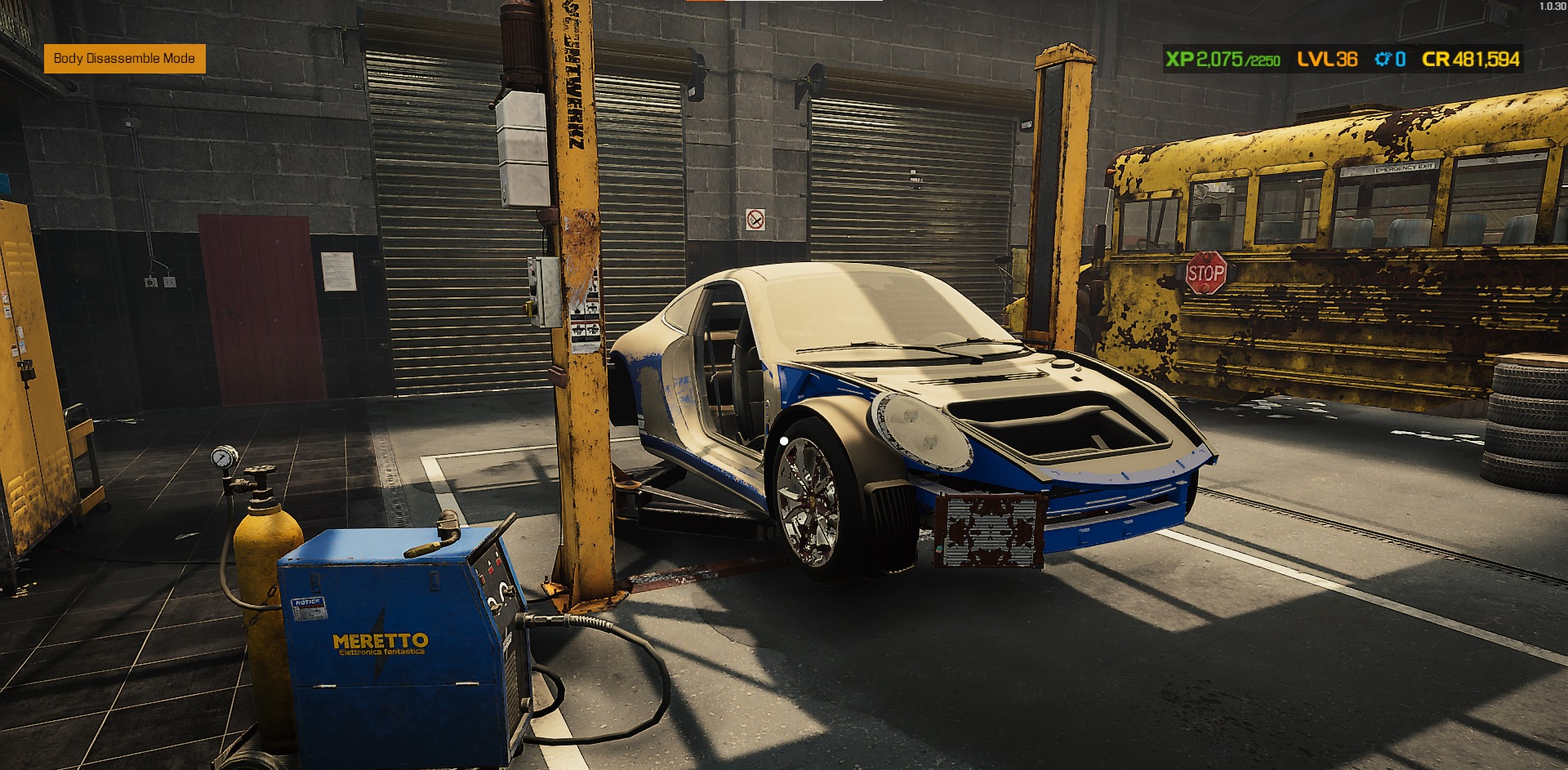Click the white interaction dot on the front wheel
Image resolution: width=1568 pixels, height=770 pixels.
coord(784,442)
